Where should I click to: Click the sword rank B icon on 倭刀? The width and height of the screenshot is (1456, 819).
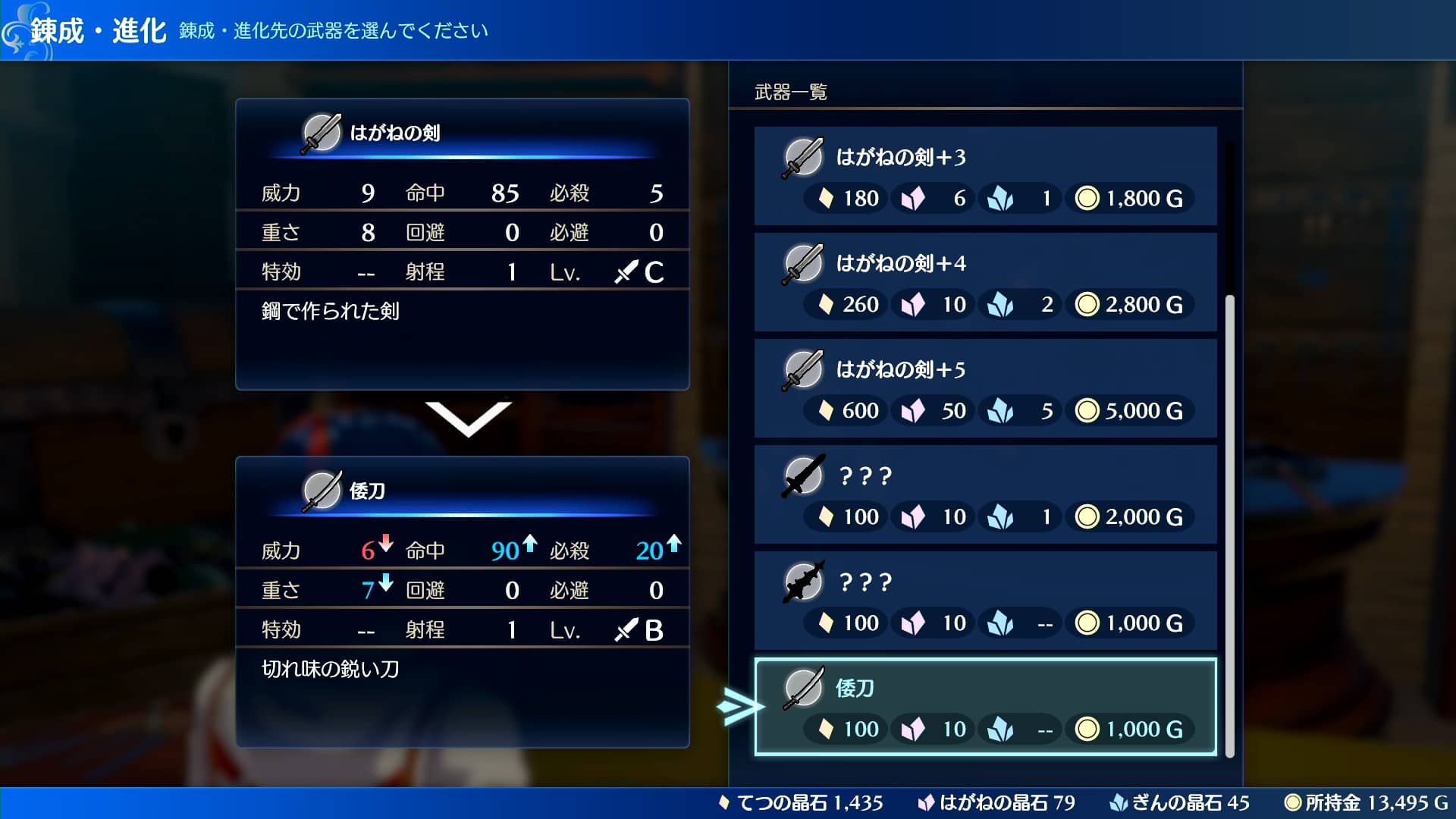626,629
